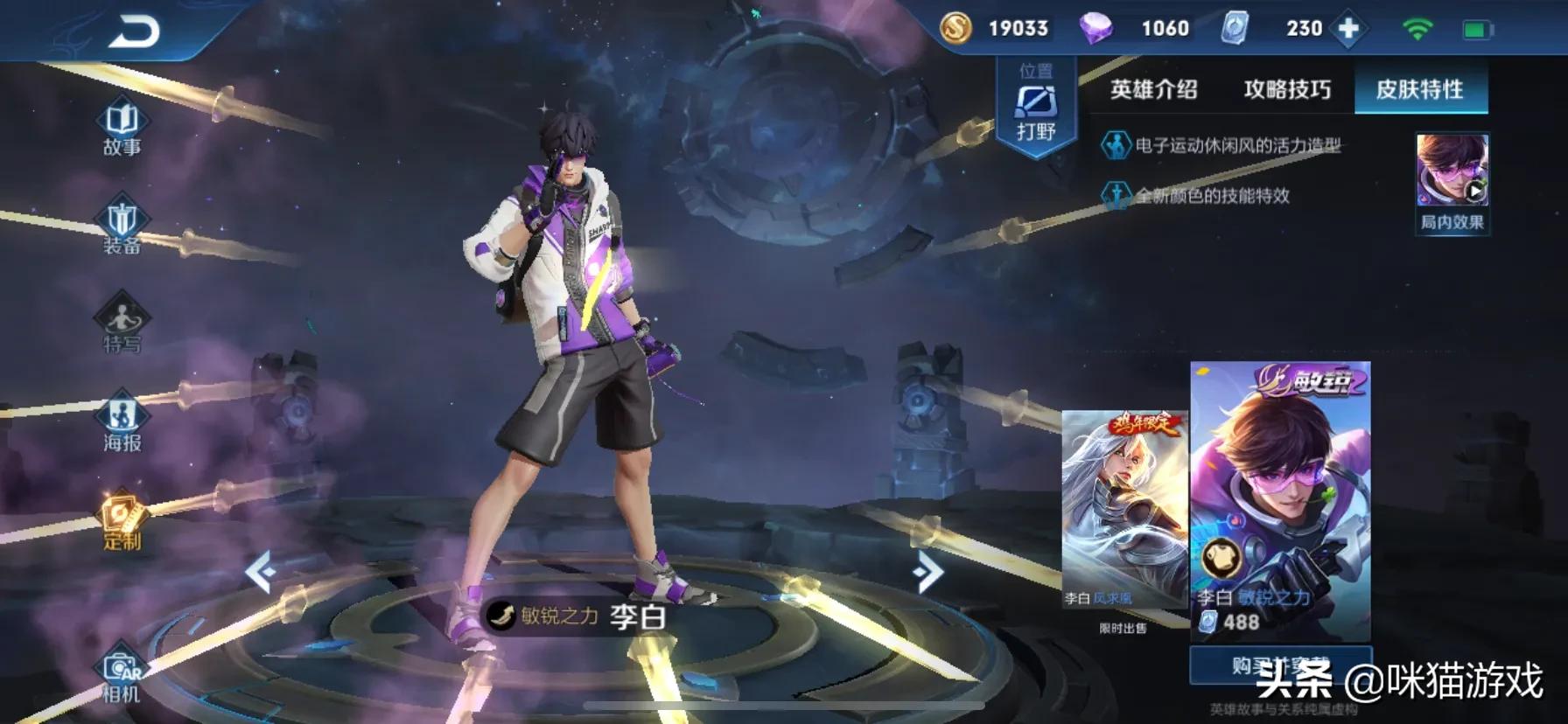Launch the AR 相机 camera

[x=122, y=677]
